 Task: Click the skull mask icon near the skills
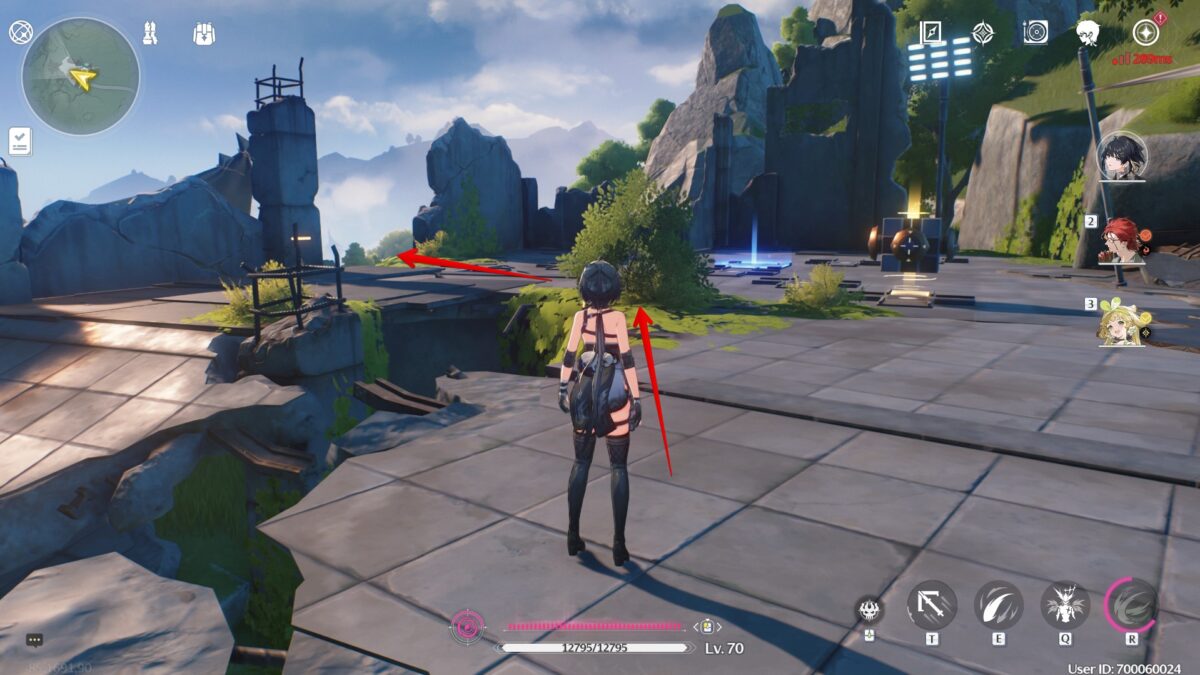click(x=869, y=610)
